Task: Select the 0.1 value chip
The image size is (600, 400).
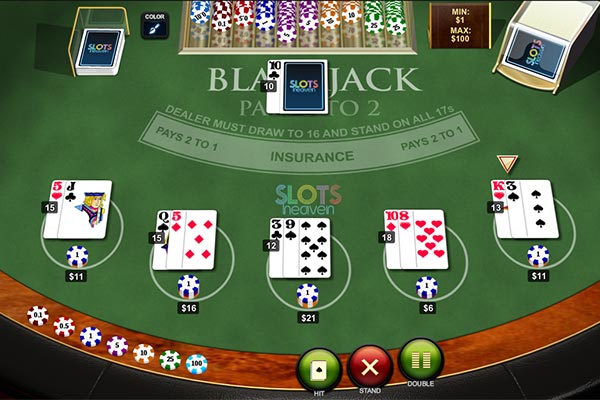Action: [x=37, y=316]
